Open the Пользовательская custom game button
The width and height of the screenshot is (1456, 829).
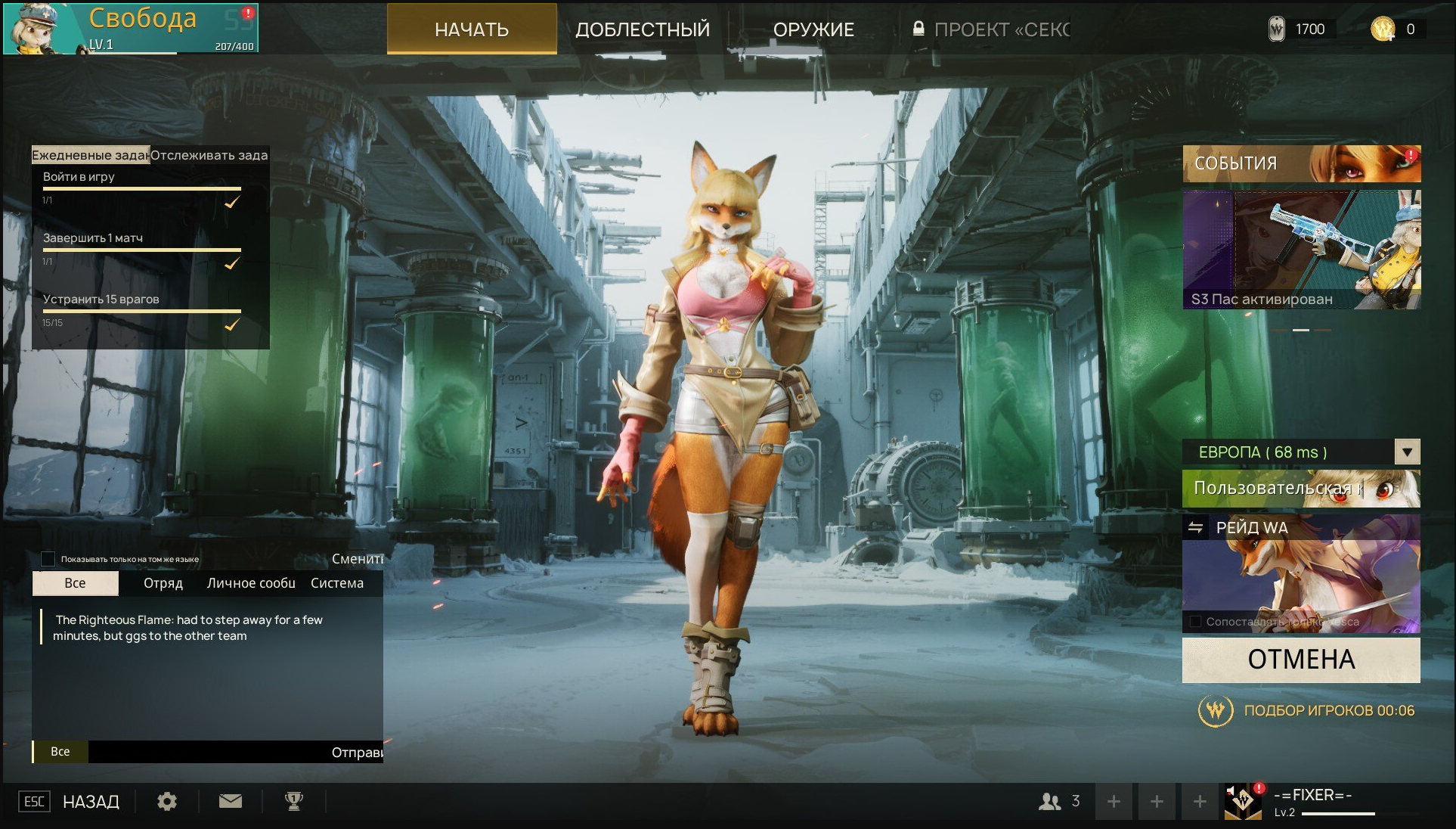(x=1300, y=489)
